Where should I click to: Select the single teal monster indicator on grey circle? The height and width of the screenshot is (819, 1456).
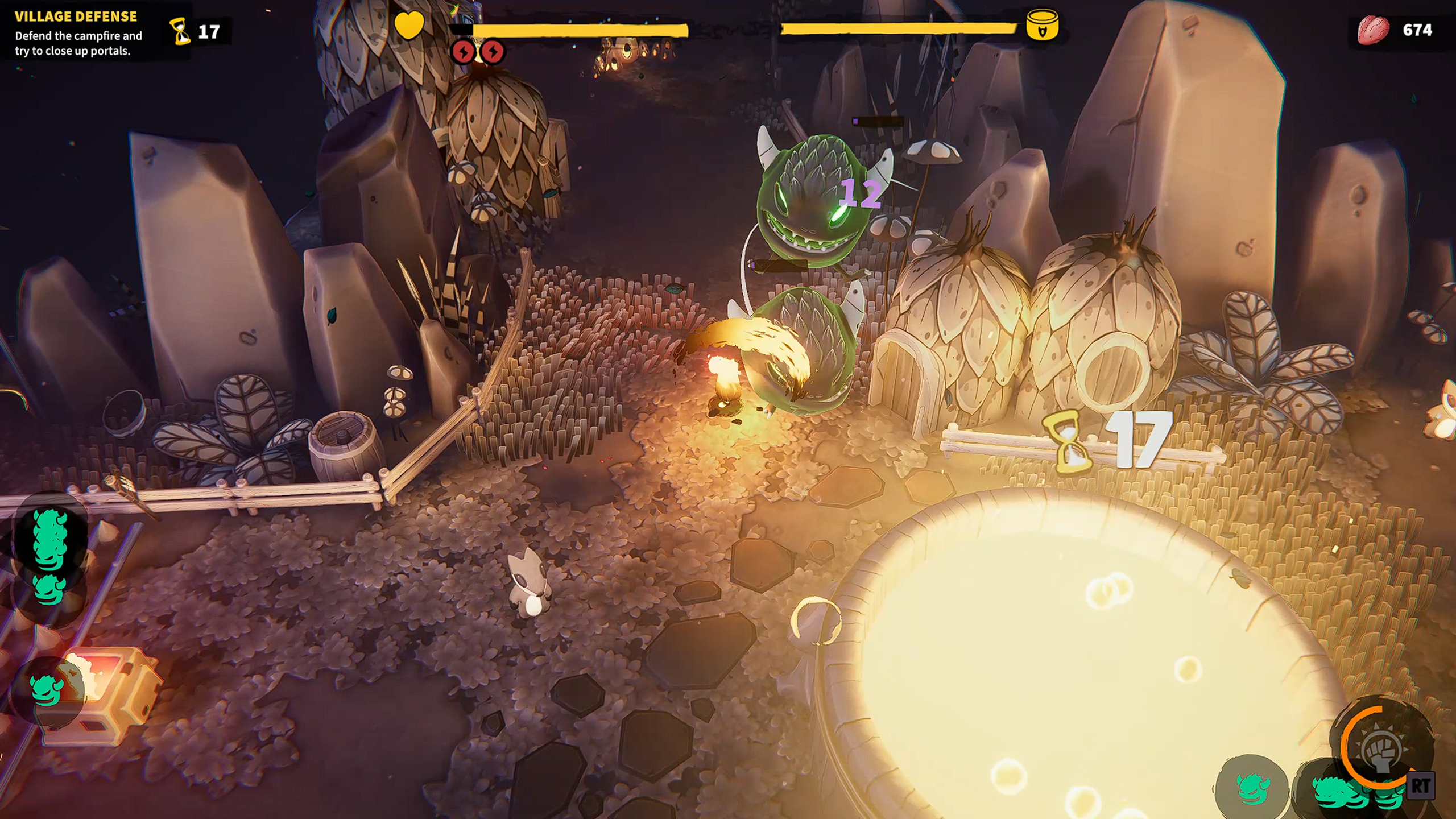pyautogui.click(x=1252, y=788)
